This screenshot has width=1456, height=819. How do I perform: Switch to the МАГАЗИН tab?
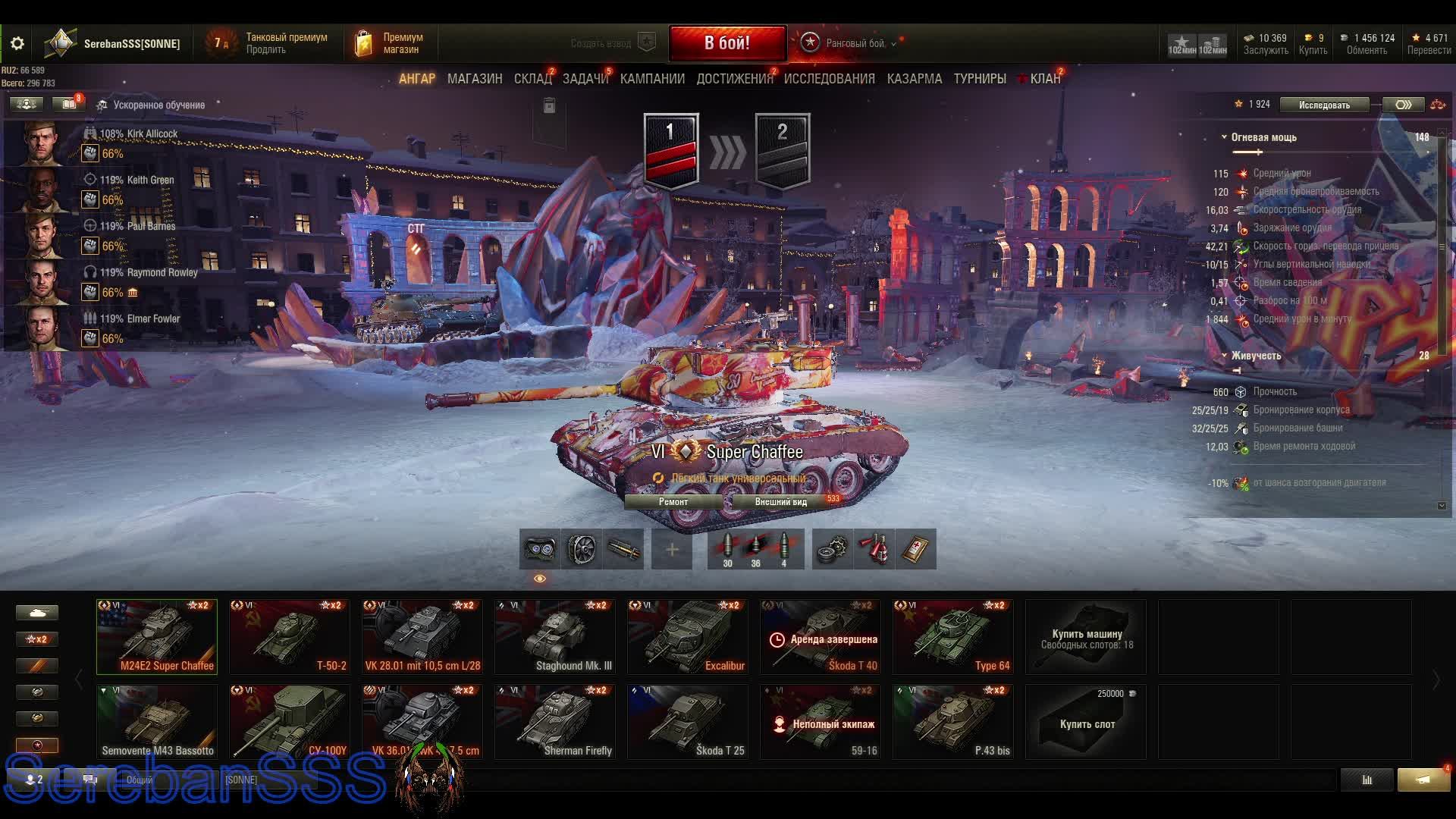point(475,79)
